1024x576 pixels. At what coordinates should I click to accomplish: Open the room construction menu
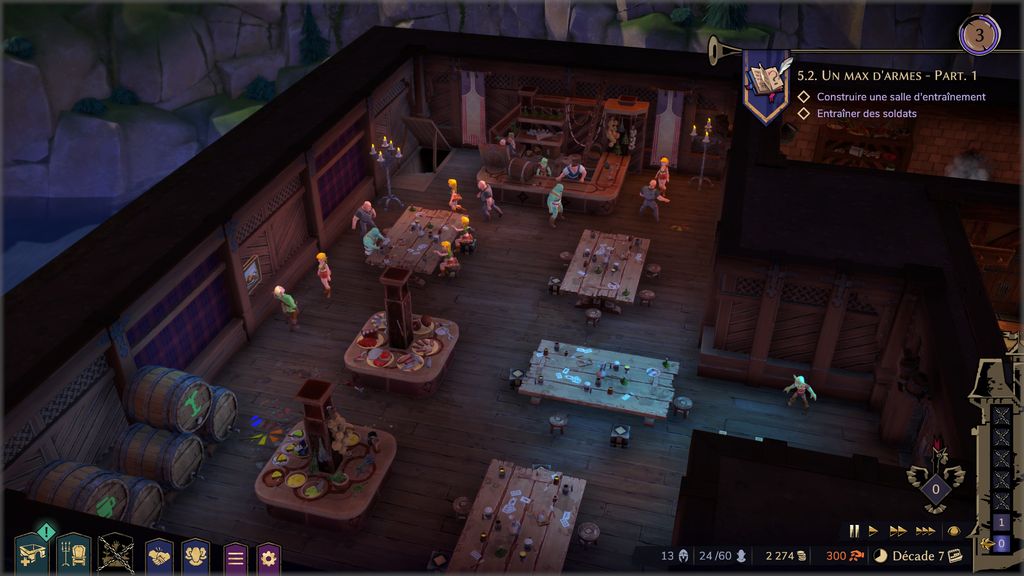click(x=33, y=553)
